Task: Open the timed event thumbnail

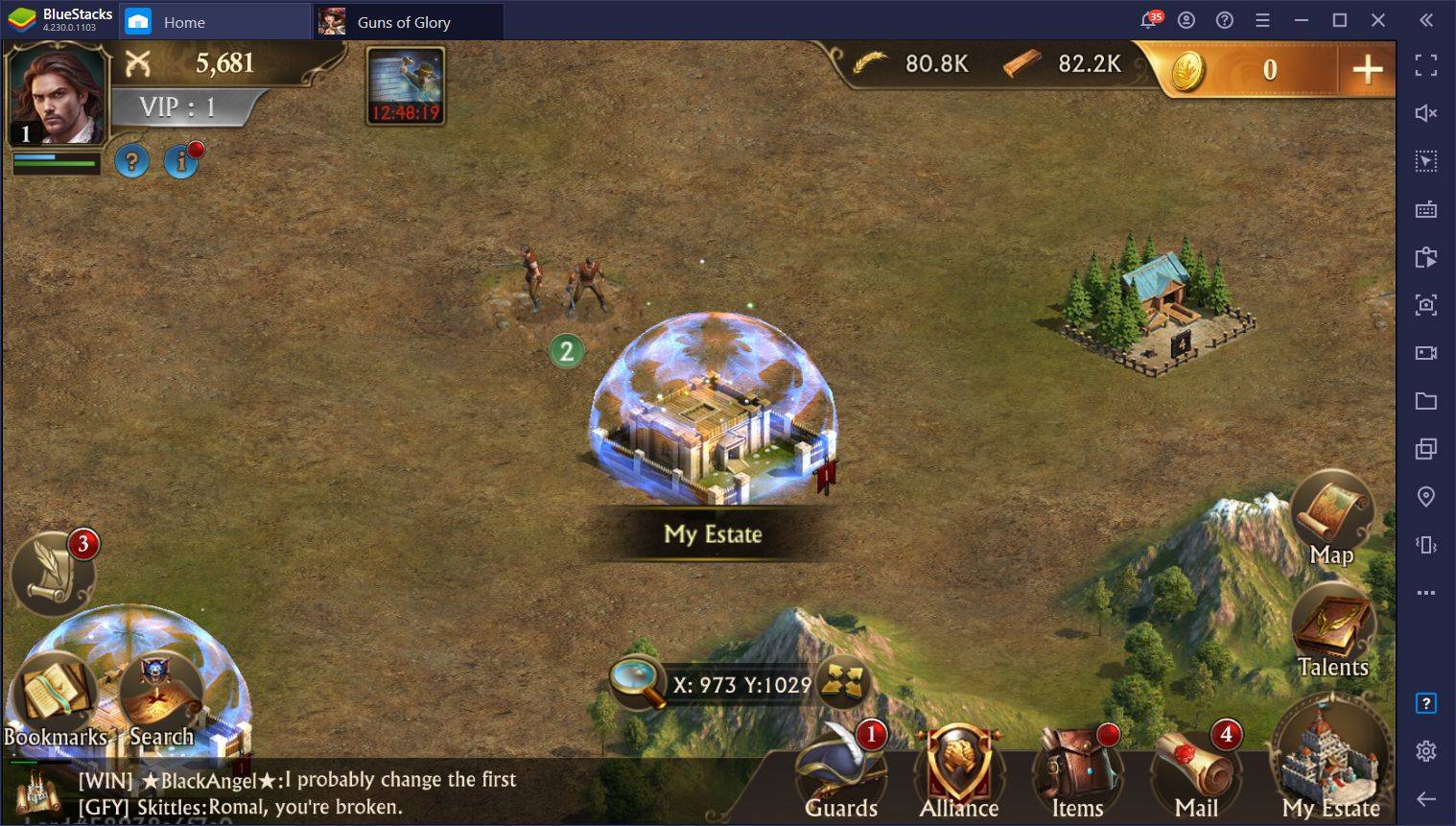Action: [405, 85]
